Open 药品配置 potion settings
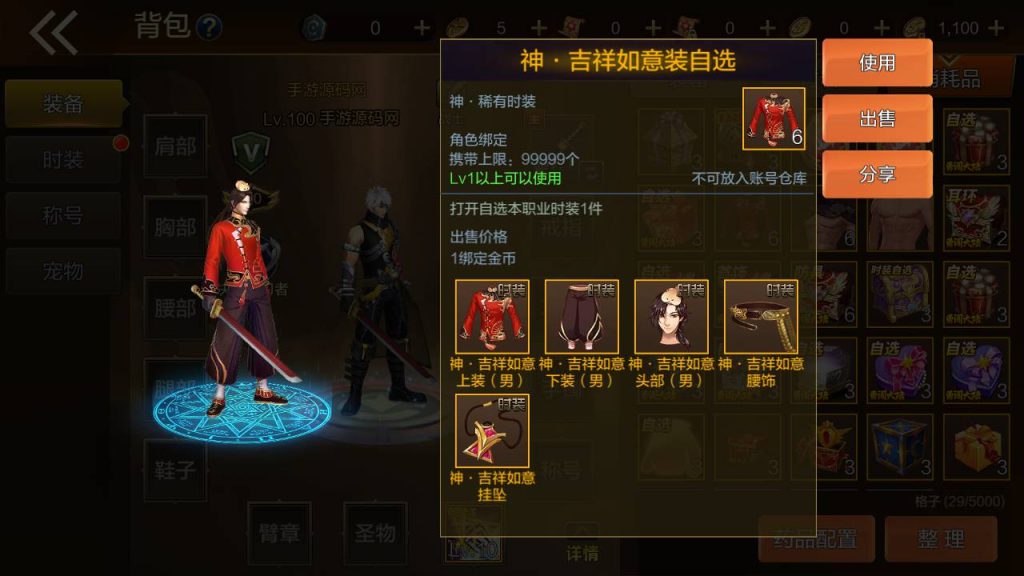Viewport: 1024px width, 576px height. [816, 539]
